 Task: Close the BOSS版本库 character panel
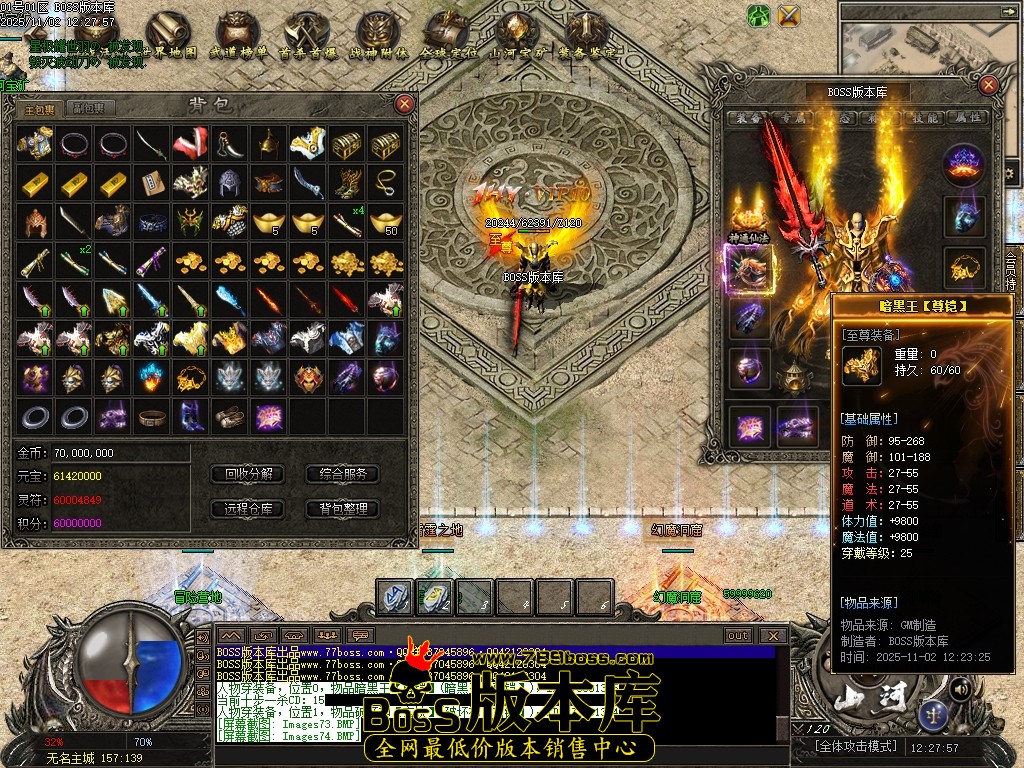[x=988, y=85]
